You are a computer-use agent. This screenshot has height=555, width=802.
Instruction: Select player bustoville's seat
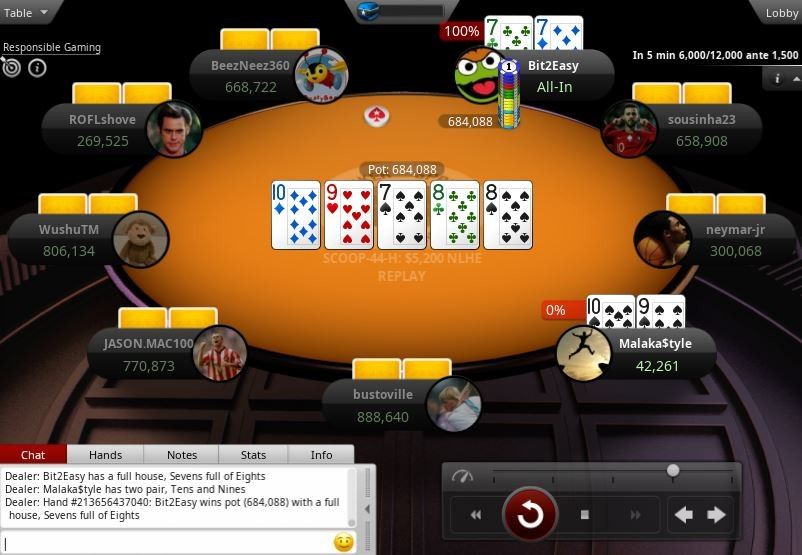click(x=400, y=404)
